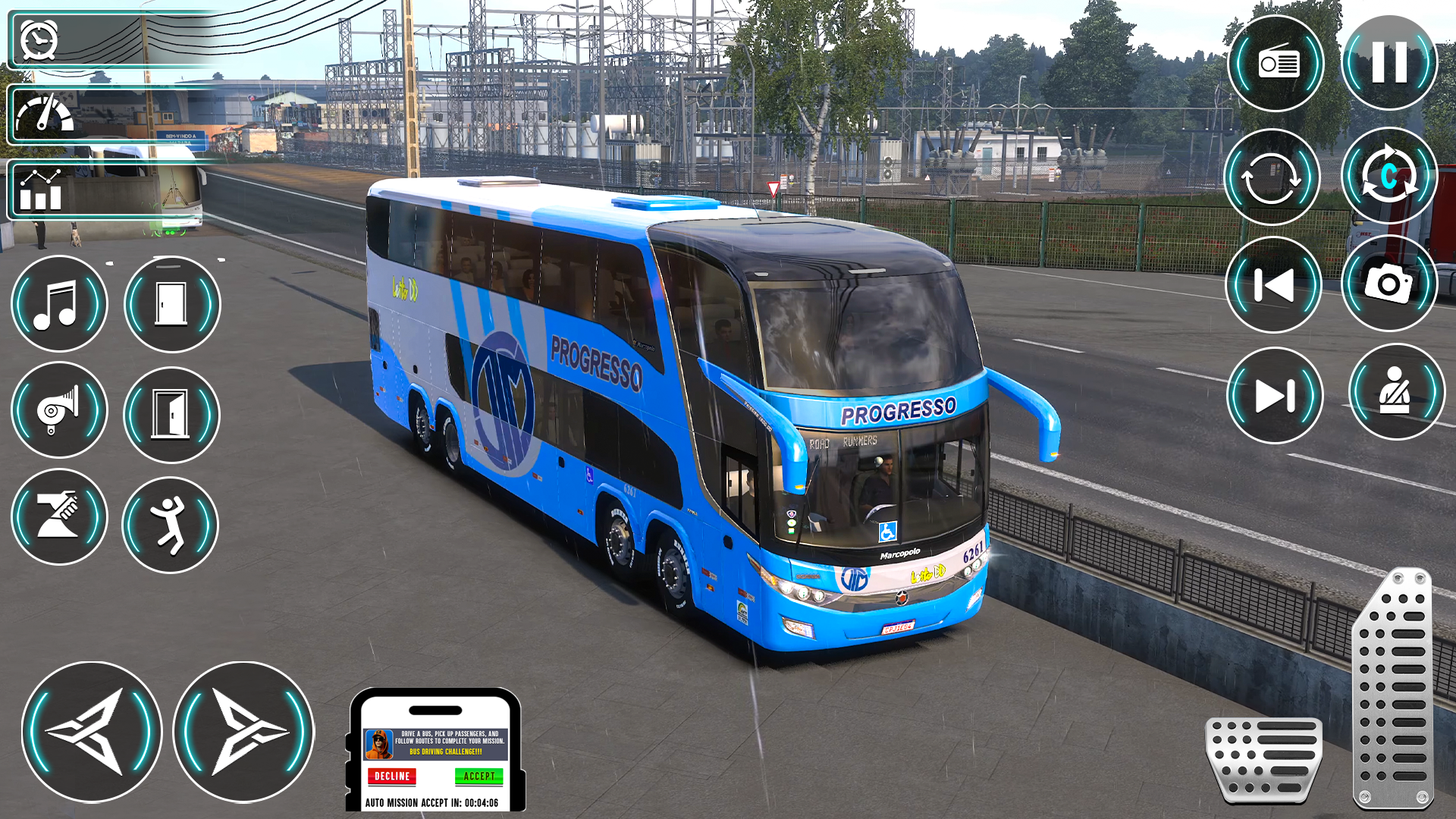The width and height of the screenshot is (1456, 819).
Task: Honk the air horn
Action: coord(60,410)
